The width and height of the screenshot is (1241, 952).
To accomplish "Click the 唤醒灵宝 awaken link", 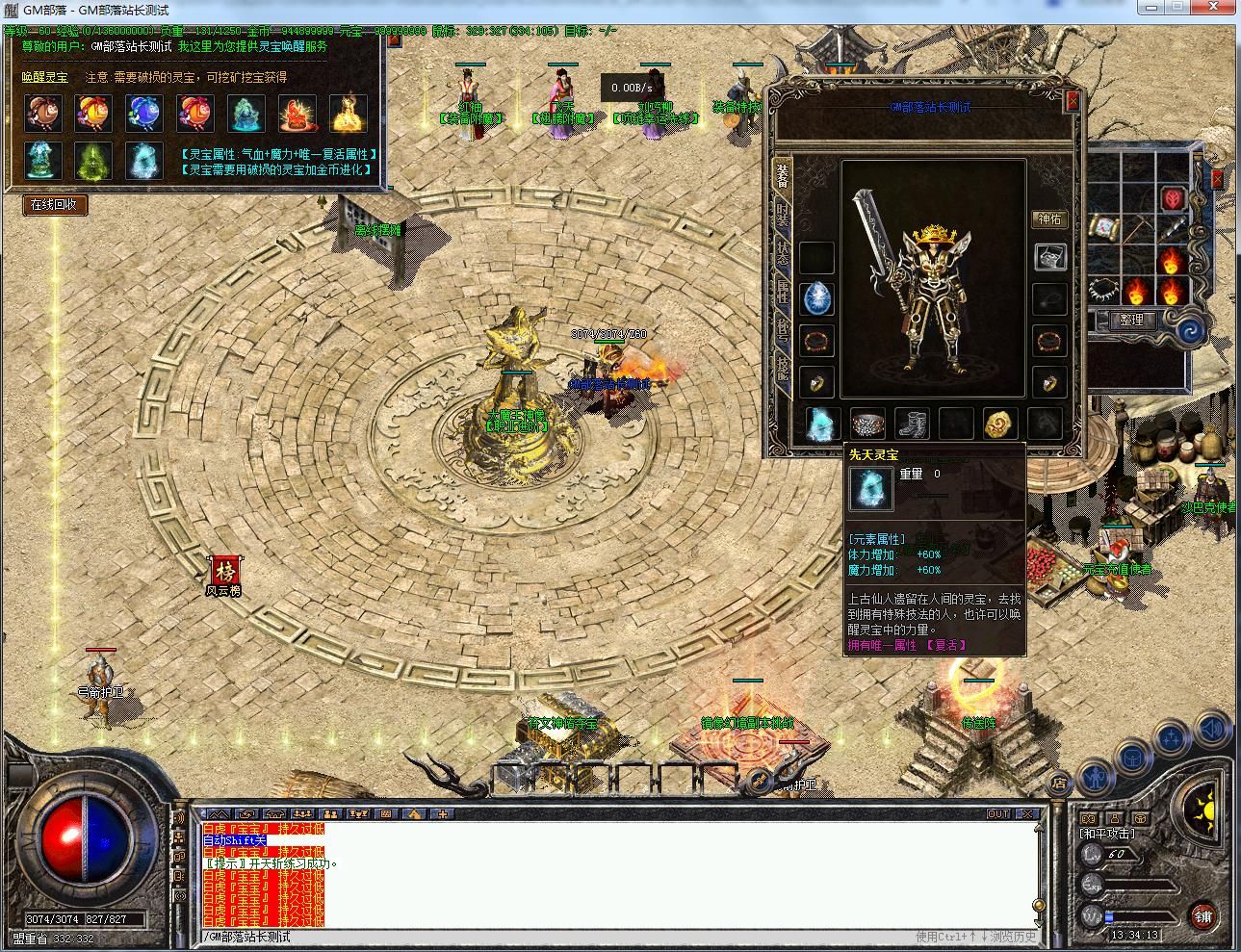I will click(45, 77).
